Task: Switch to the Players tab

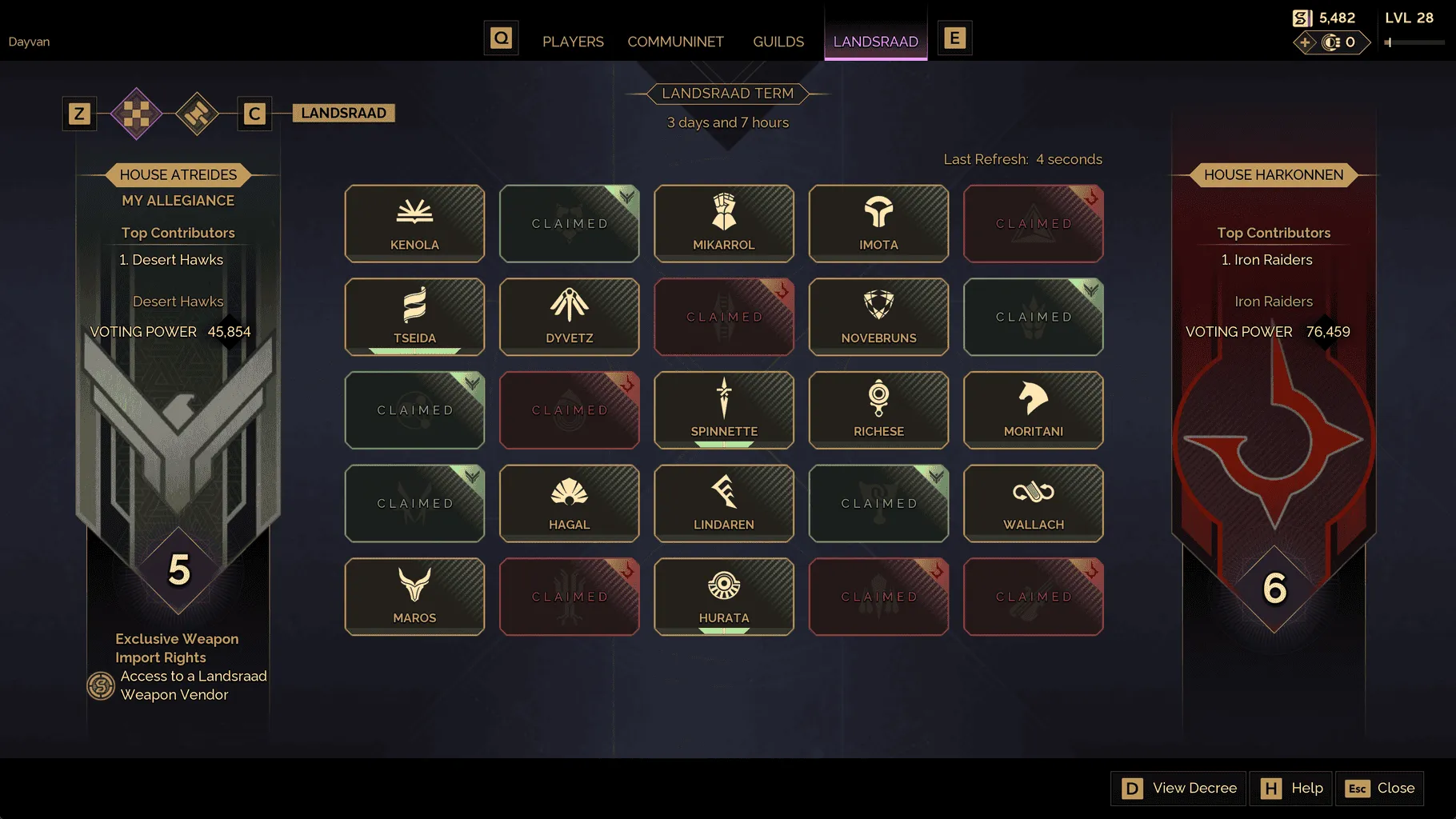Action: coord(573,42)
